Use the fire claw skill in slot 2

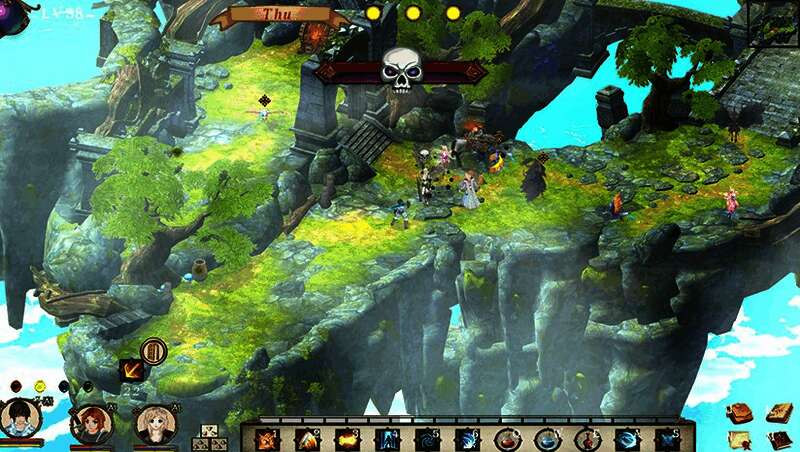pyautogui.click(x=308, y=438)
